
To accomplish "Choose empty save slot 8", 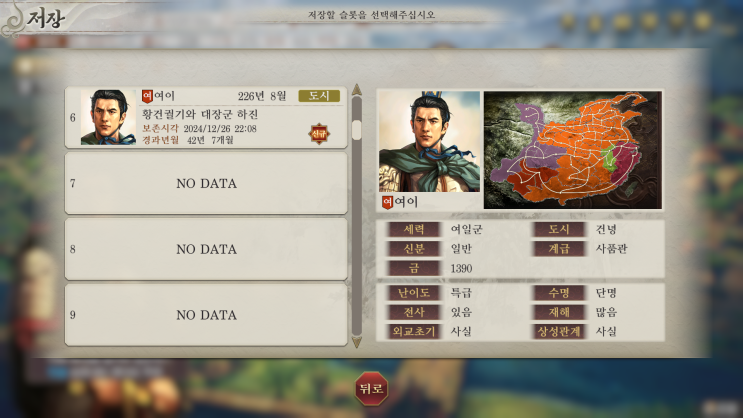I will pos(206,249).
